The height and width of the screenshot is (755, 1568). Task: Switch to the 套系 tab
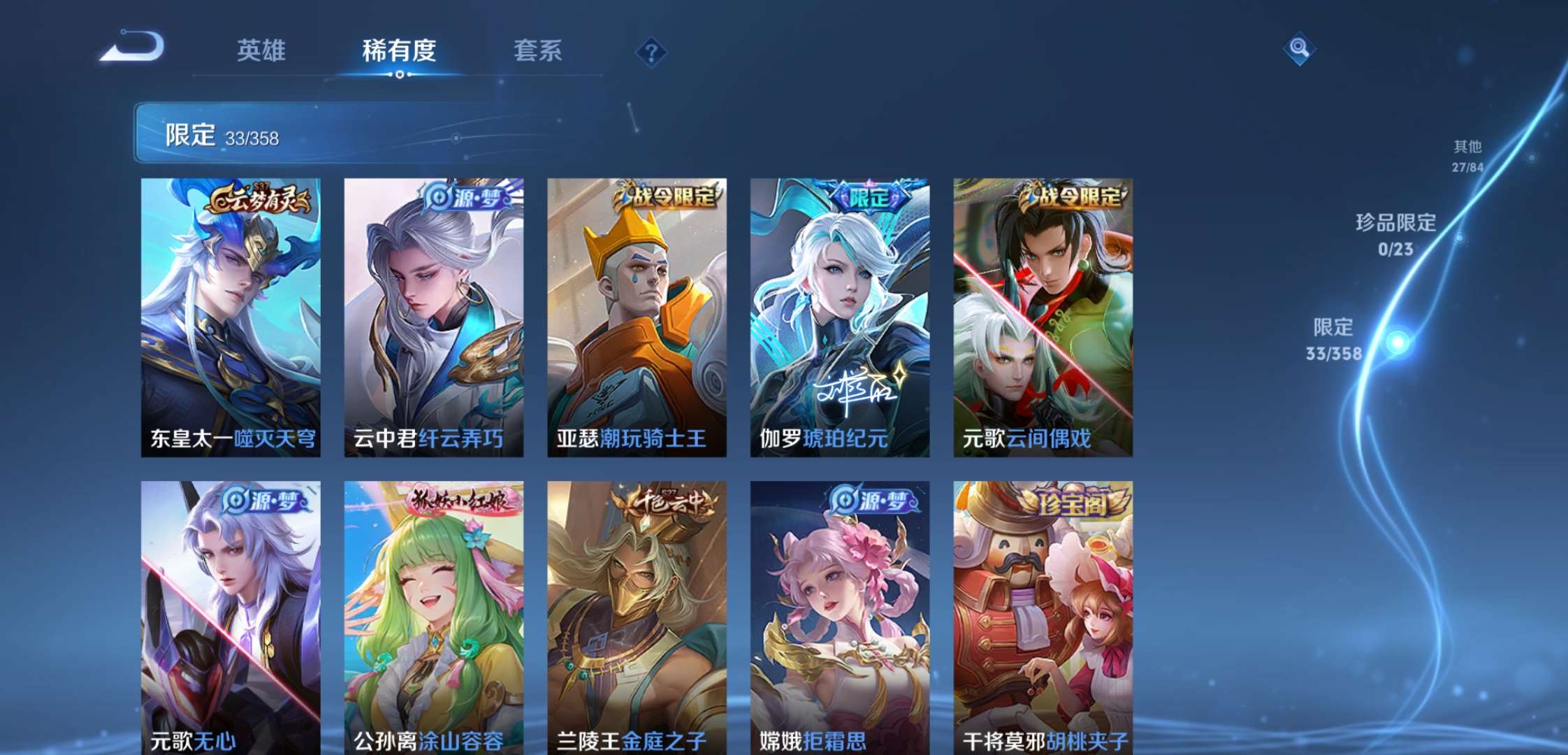538,52
